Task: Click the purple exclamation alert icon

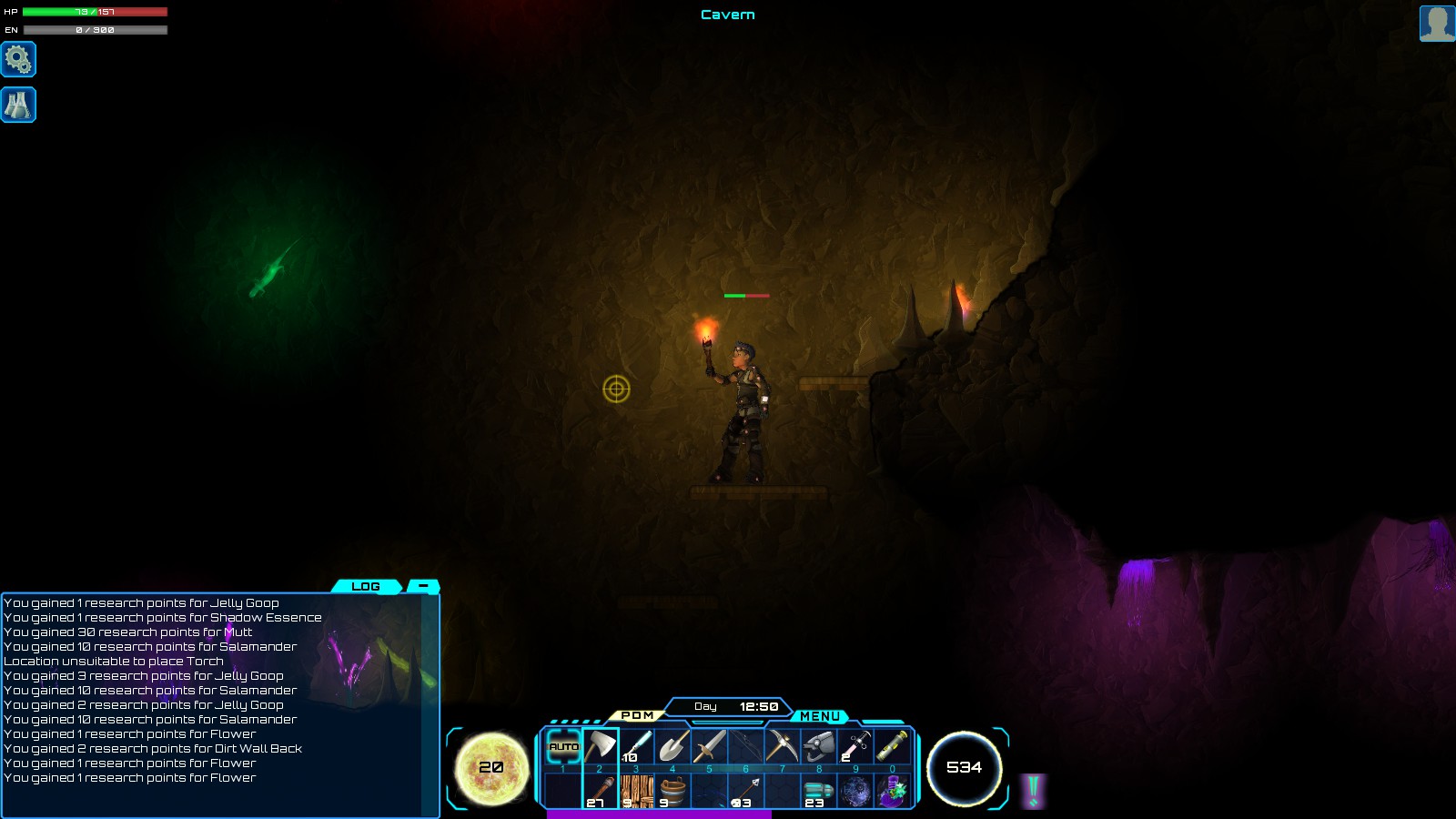Action: pyautogui.click(x=1033, y=791)
